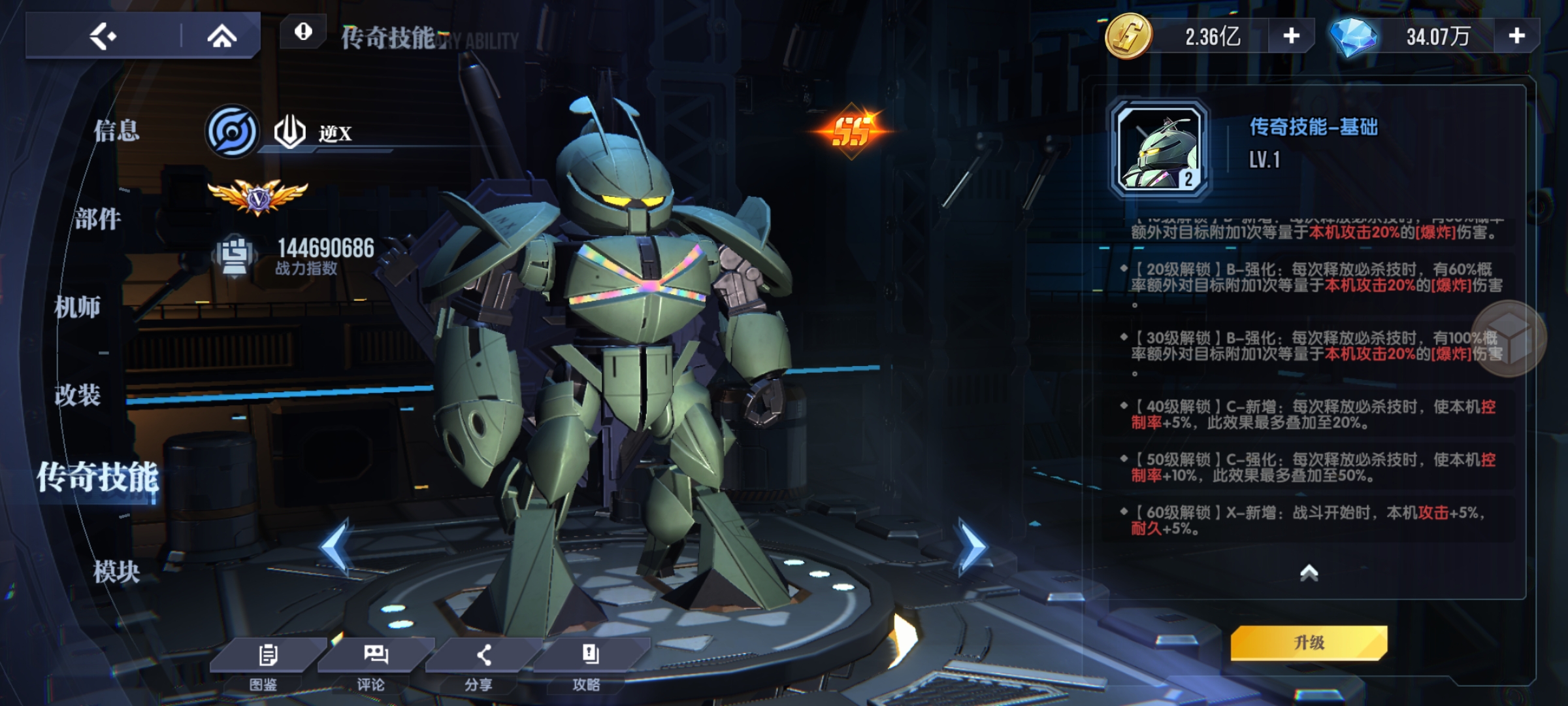Open the 模块 tab
The height and width of the screenshot is (706, 1568).
pyautogui.click(x=116, y=572)
